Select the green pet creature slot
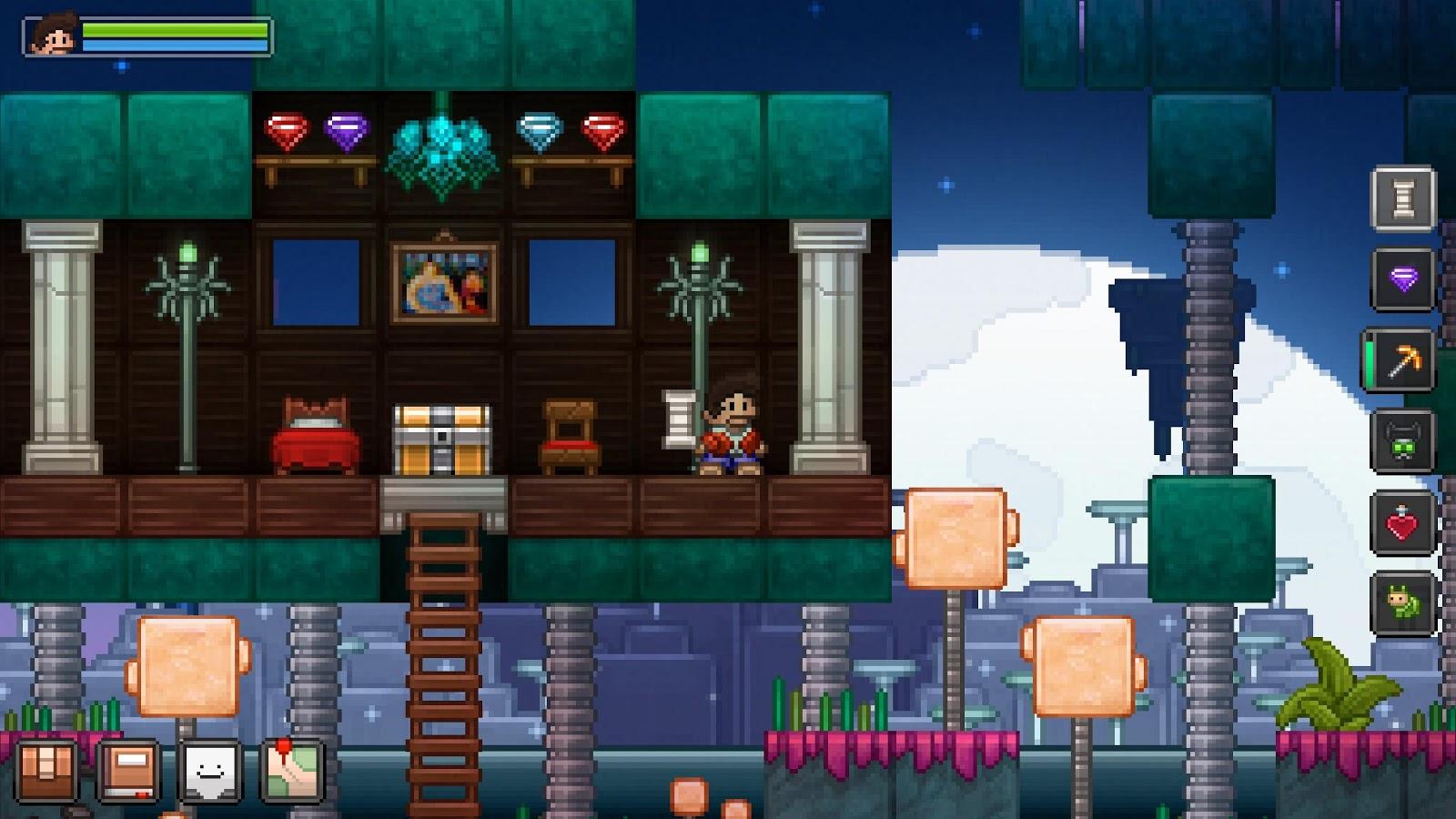 [x=1401, y=603]
